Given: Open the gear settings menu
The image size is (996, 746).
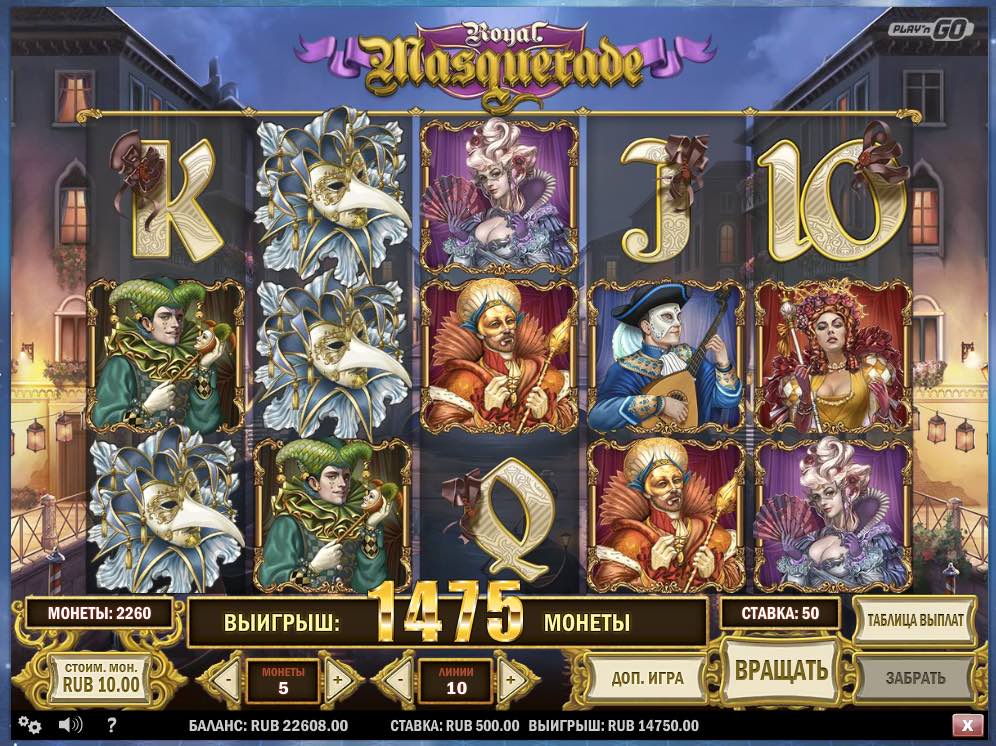Looking at the screenshot, I should click(30, 725).
